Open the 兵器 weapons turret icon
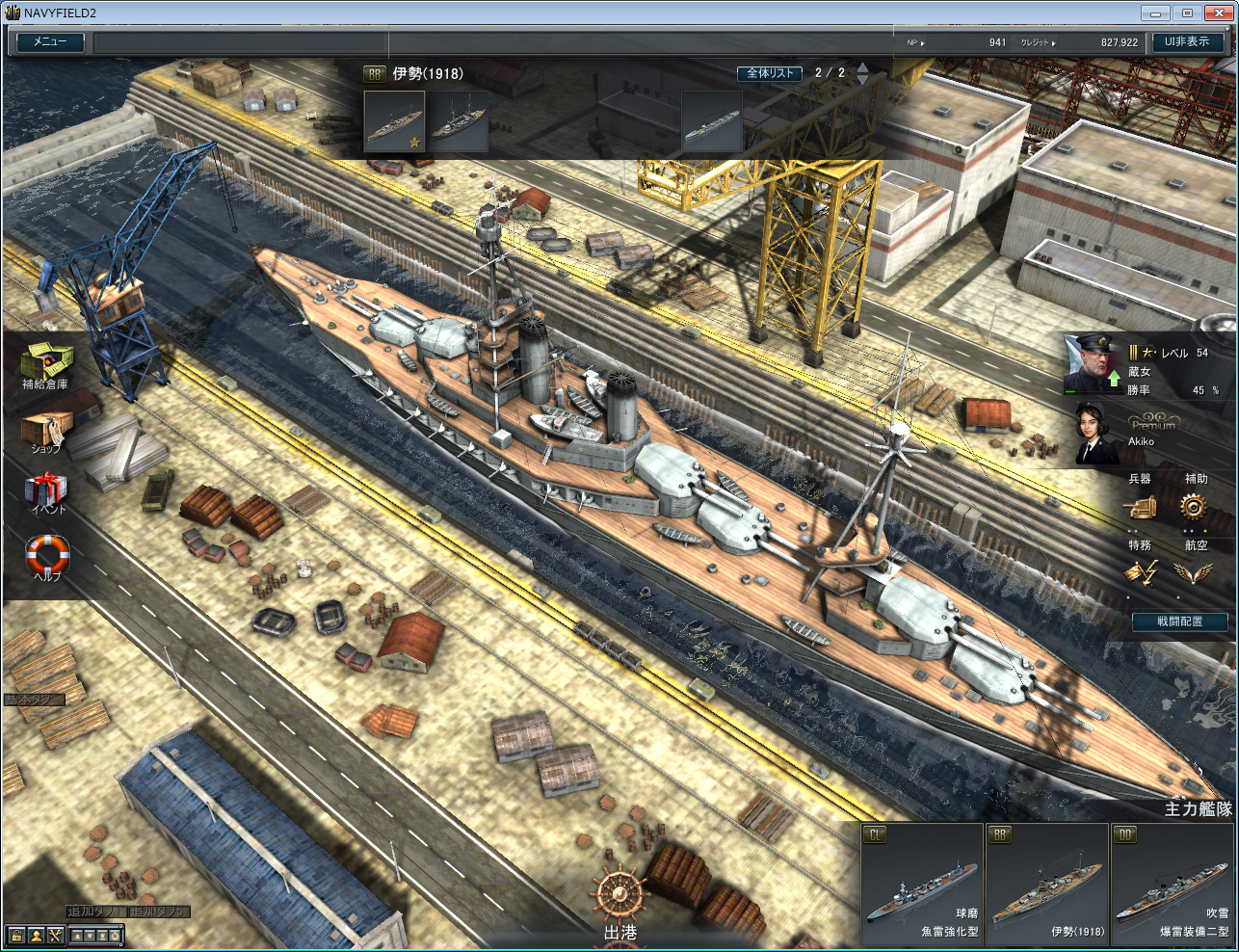 click(1140, 506)
